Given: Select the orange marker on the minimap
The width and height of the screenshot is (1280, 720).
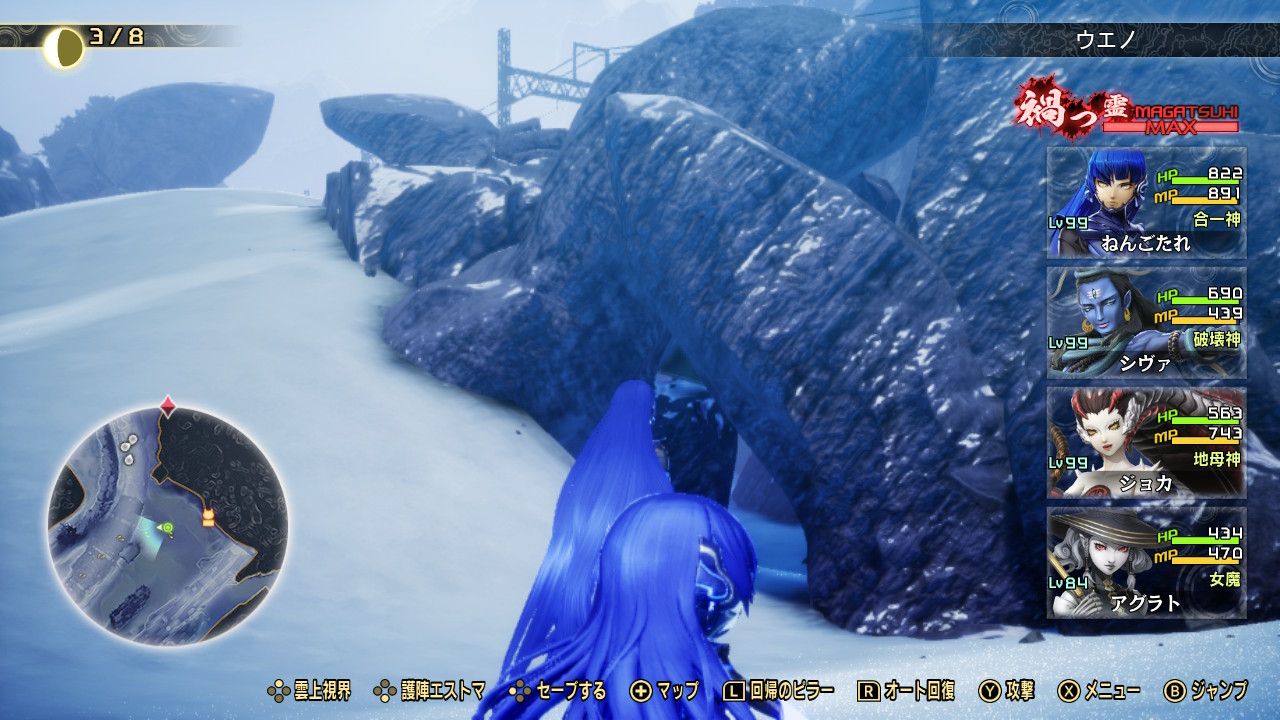Looking at the screenshot, I should 208,517.
